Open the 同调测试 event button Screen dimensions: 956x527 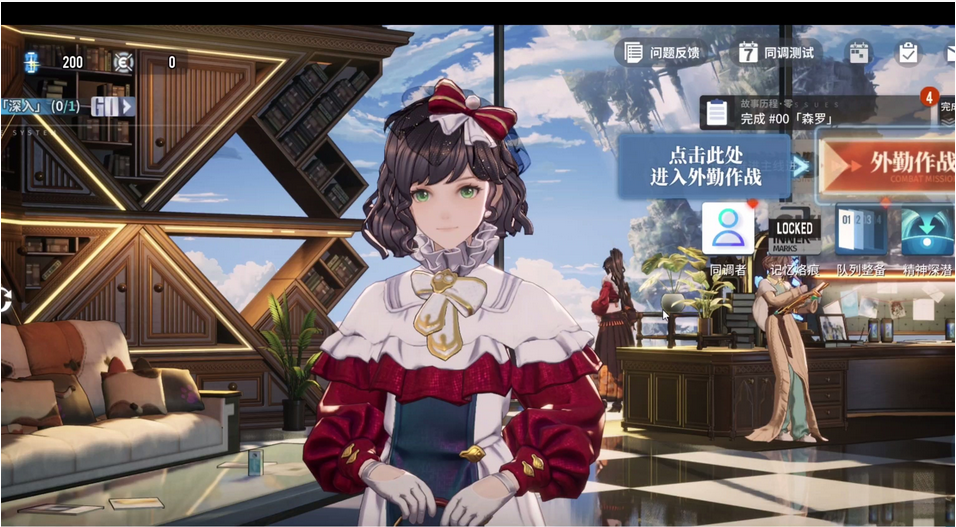[776, 52]
